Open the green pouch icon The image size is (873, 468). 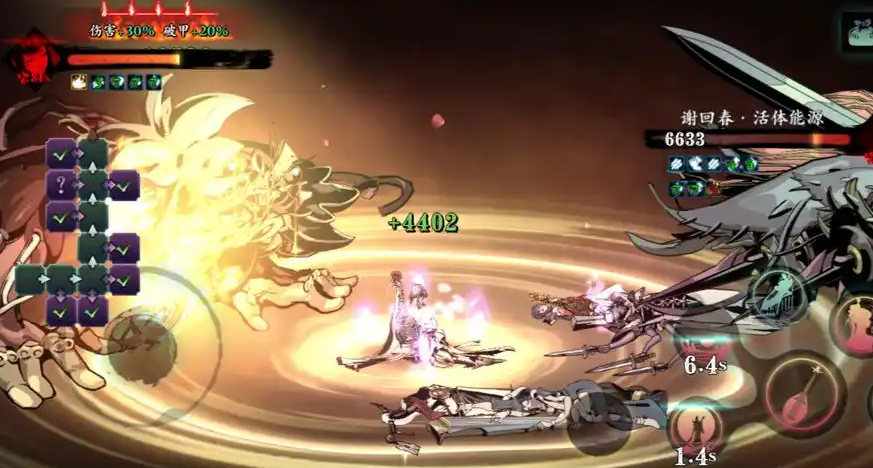click(x=858, y=30)
